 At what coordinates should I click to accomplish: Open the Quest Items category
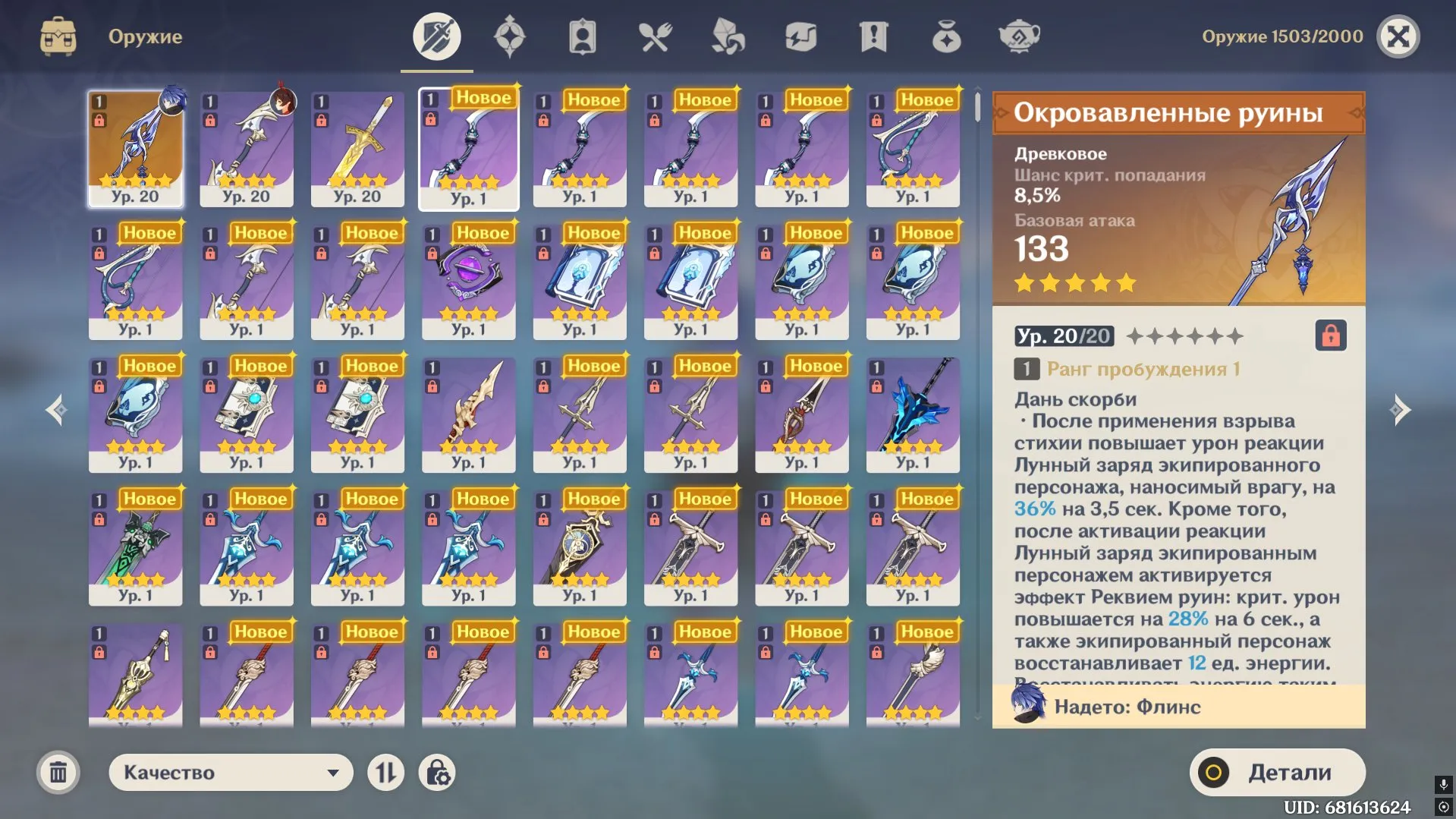pos(872,36)
